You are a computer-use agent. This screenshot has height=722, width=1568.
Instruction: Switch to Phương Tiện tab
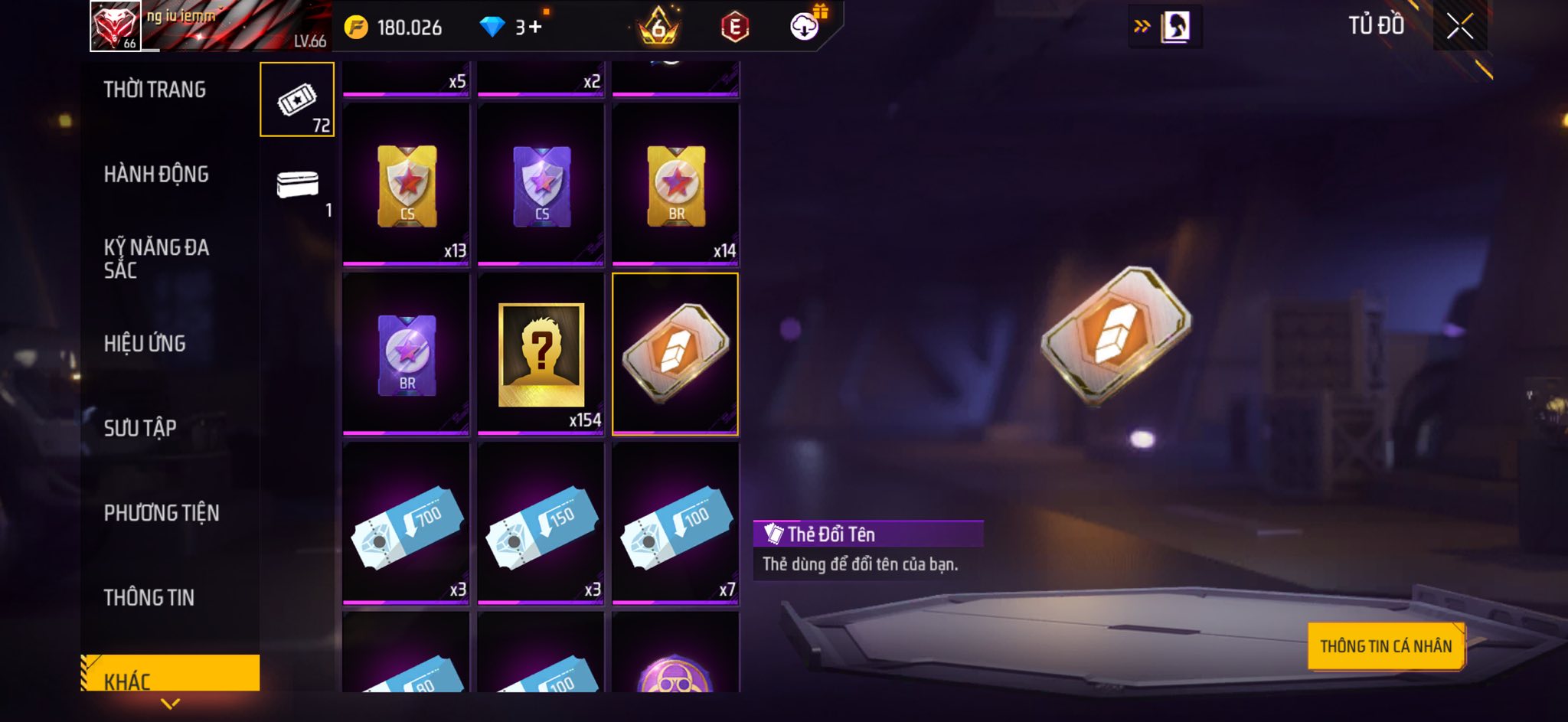pos(162,513)
